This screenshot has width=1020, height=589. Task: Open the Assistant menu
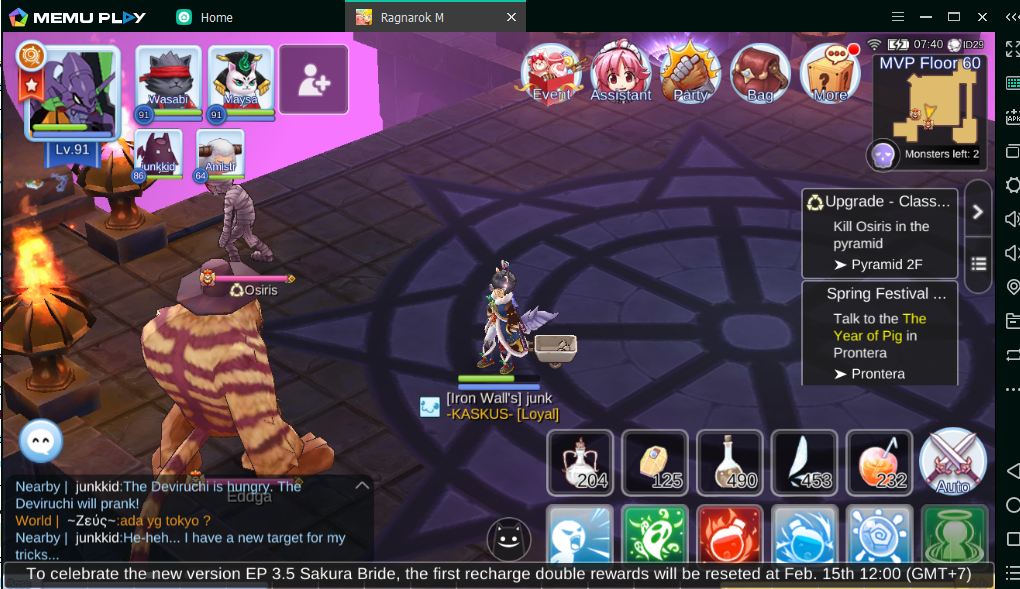click(620, 72)
